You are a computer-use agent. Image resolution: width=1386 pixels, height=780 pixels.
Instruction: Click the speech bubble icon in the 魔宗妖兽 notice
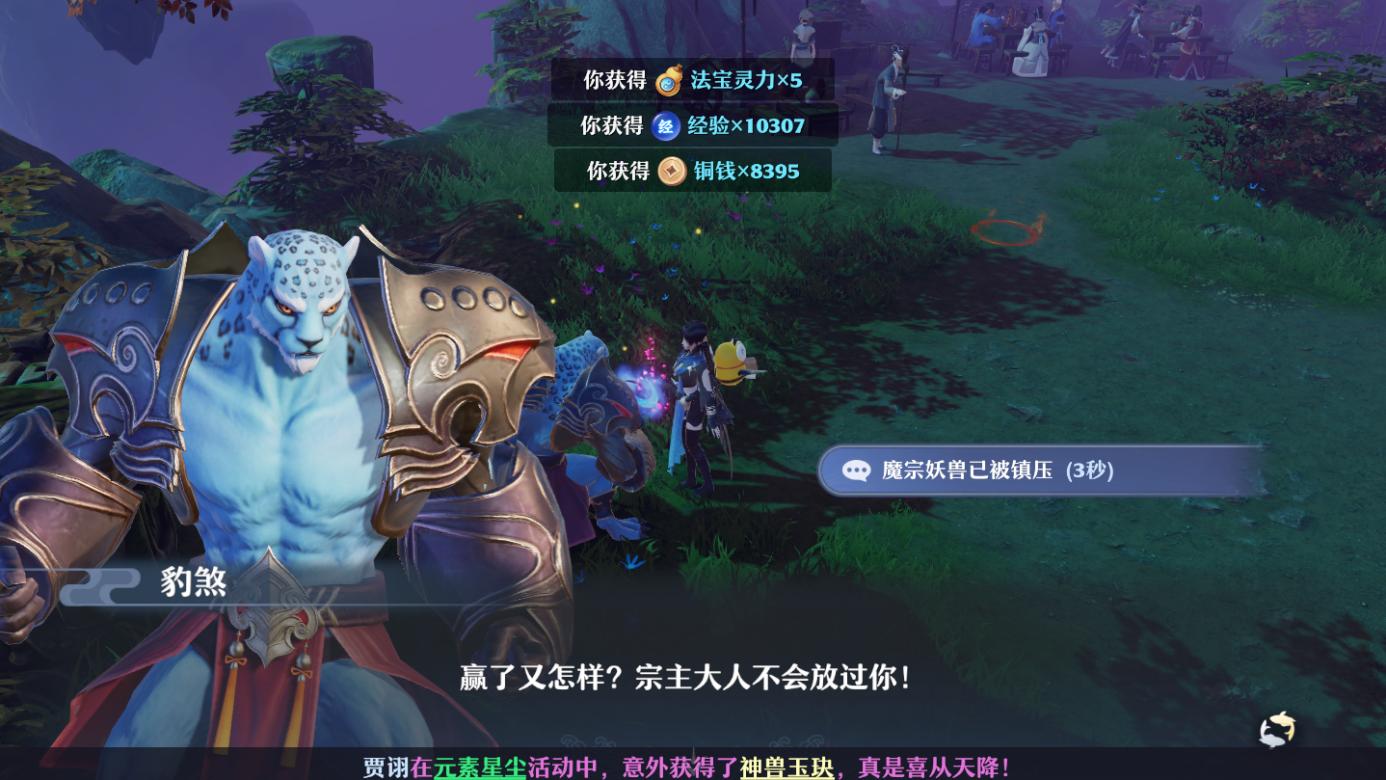(x=859, y=470)
